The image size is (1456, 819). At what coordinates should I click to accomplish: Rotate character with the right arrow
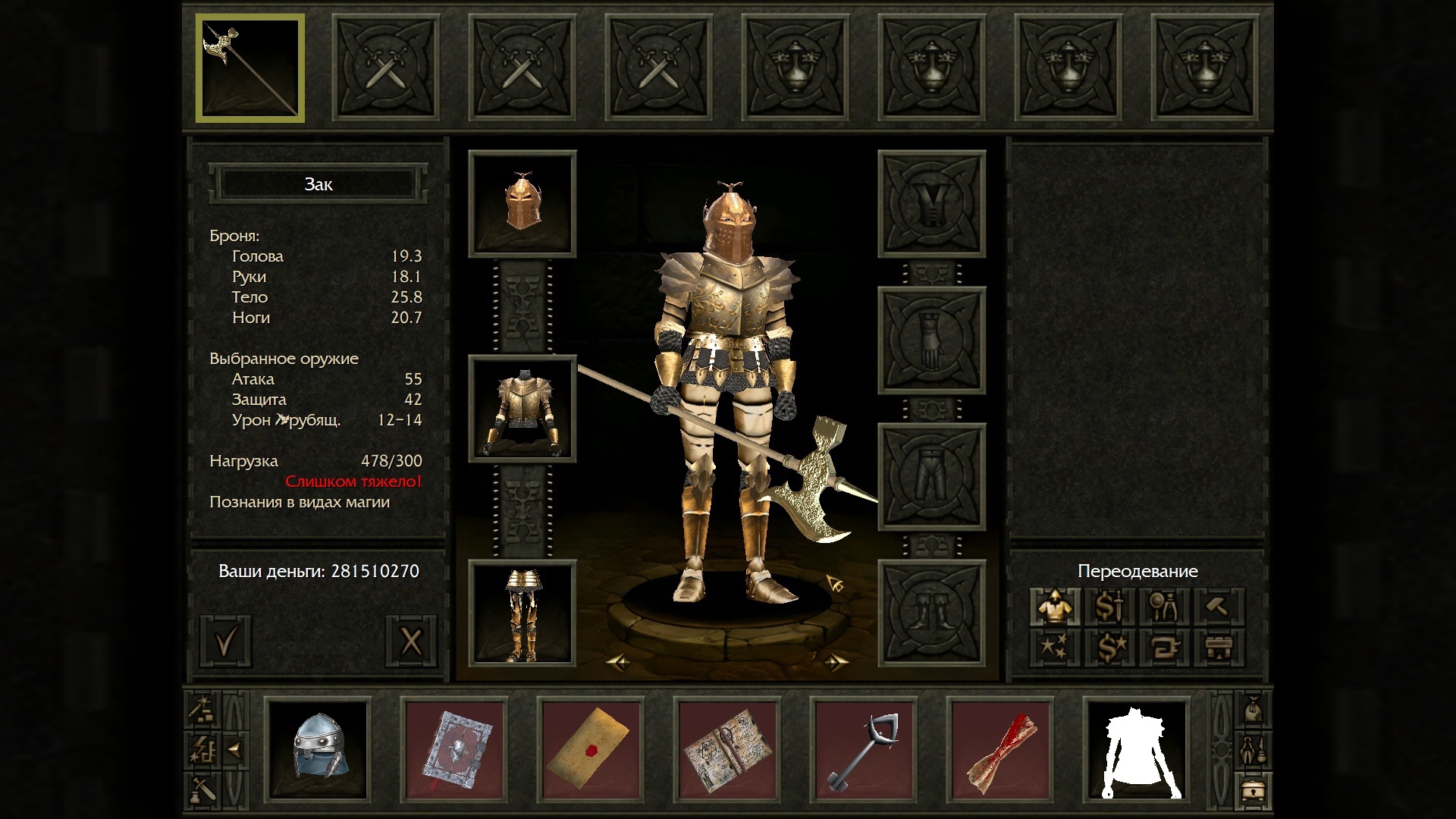[x=836, y=663]
